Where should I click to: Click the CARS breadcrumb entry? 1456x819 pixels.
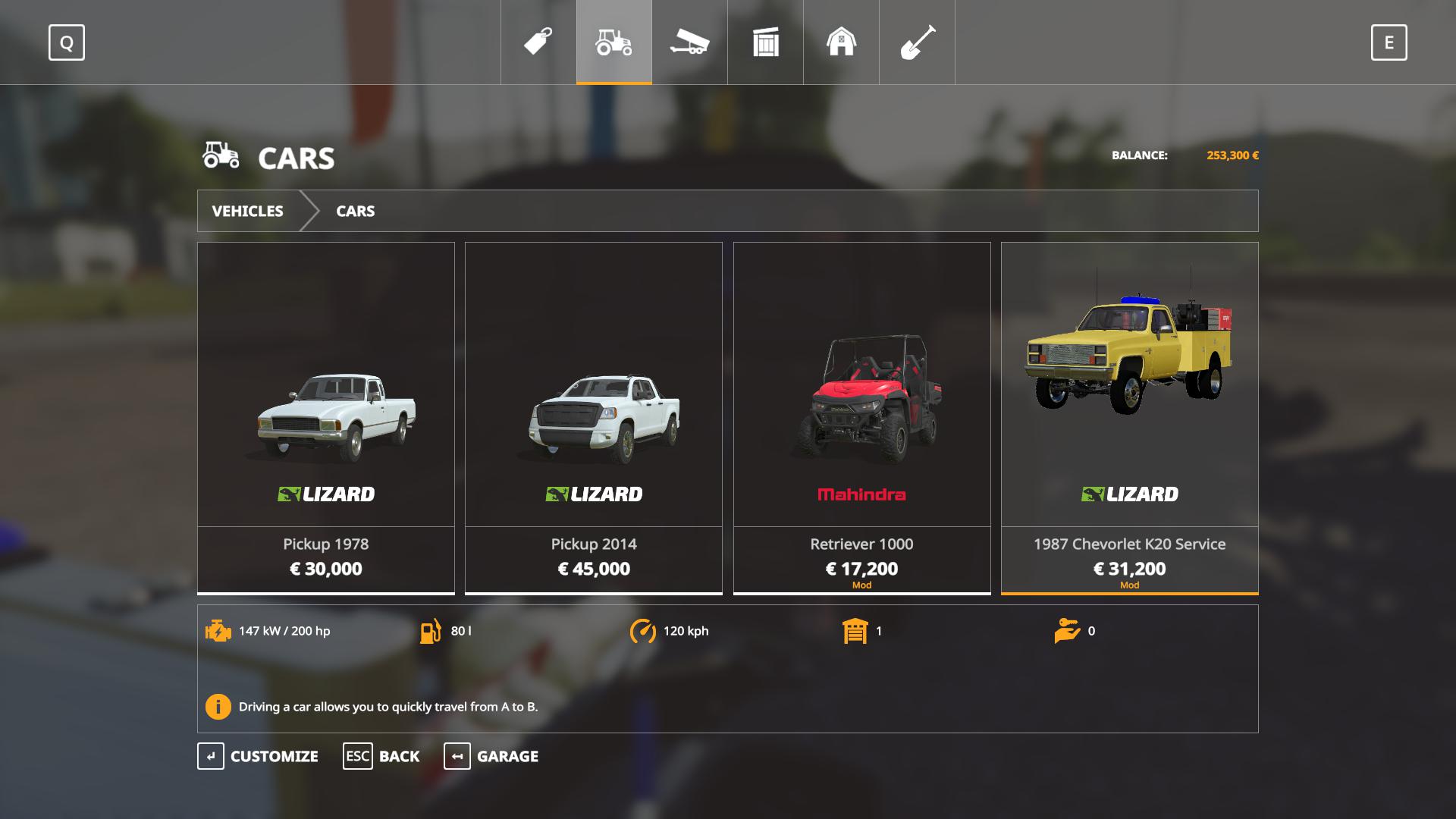pyautogui.click(x=355, y=211)
